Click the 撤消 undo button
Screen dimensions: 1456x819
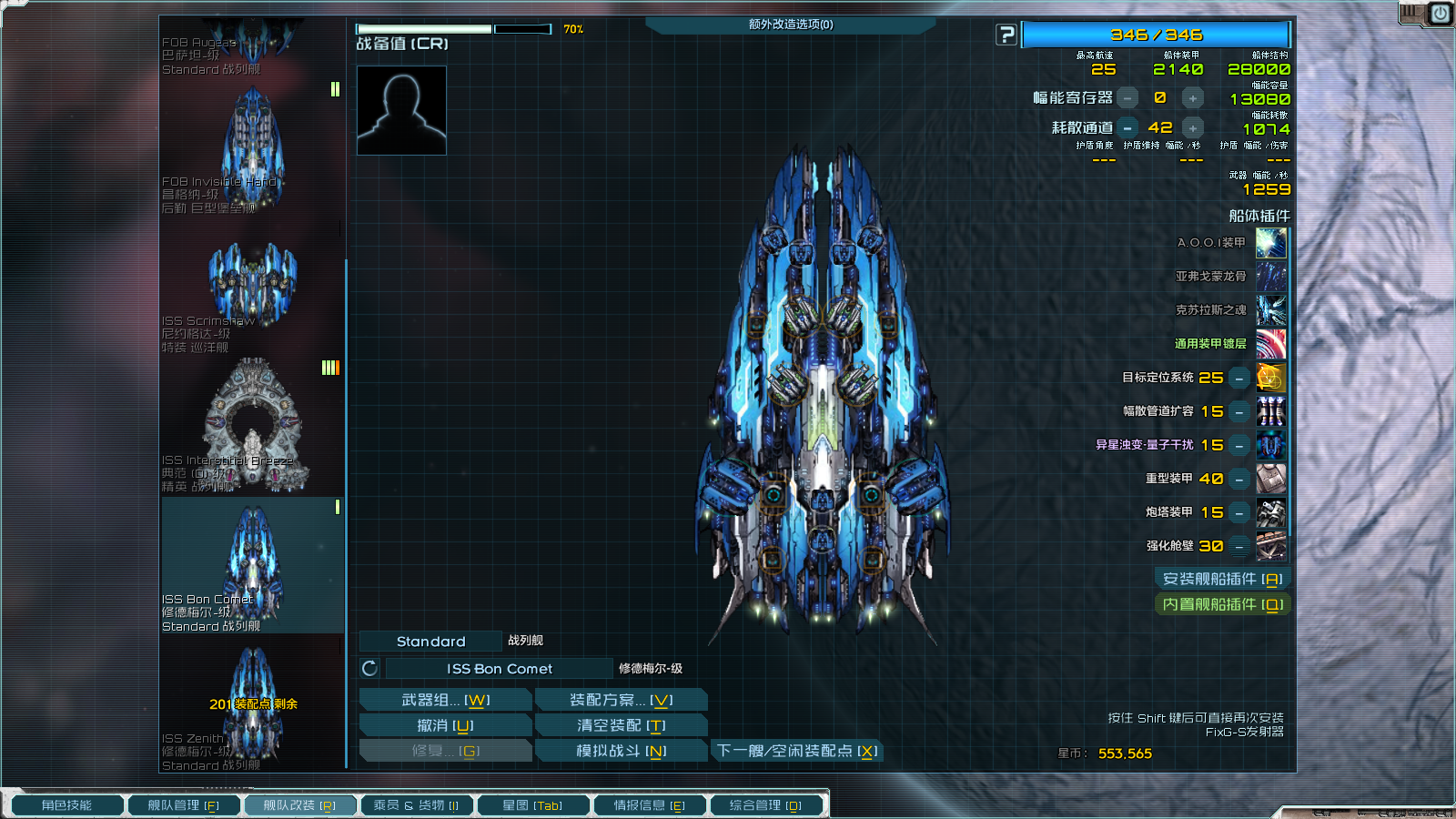[x=445, y=725]
